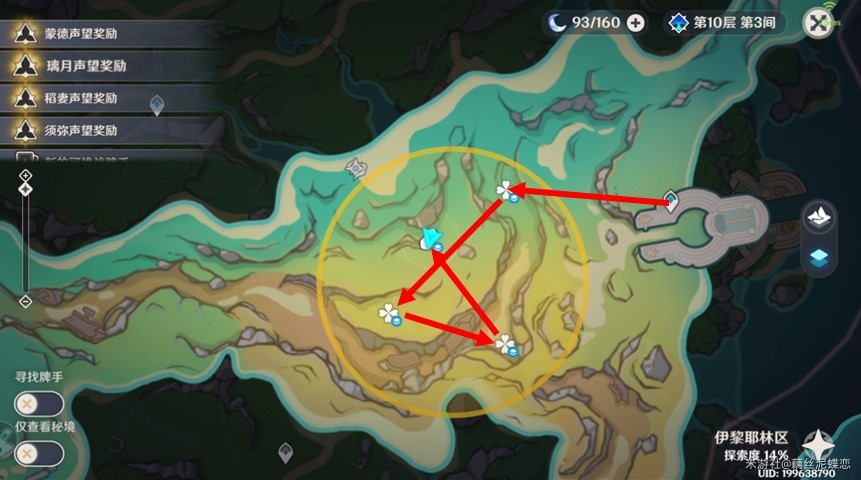The width and height of the screenshot is (861, 480).
Task: Toggle the 寻找牌手 switch
Action: (40, 404)
